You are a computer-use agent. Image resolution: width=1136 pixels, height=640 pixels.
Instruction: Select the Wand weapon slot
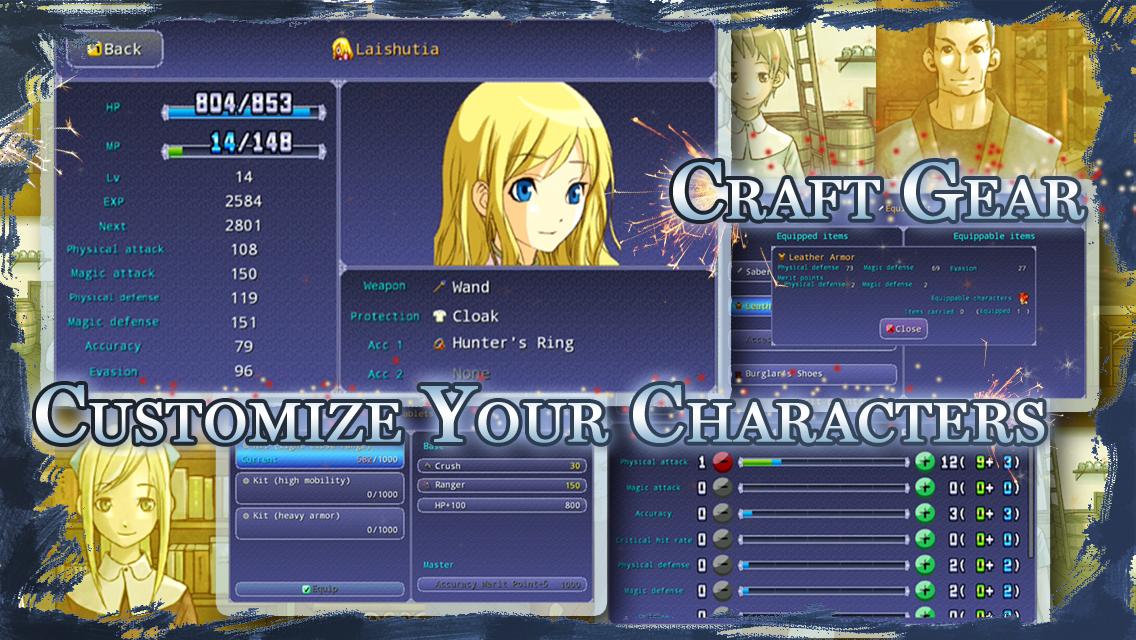[470, 287]
